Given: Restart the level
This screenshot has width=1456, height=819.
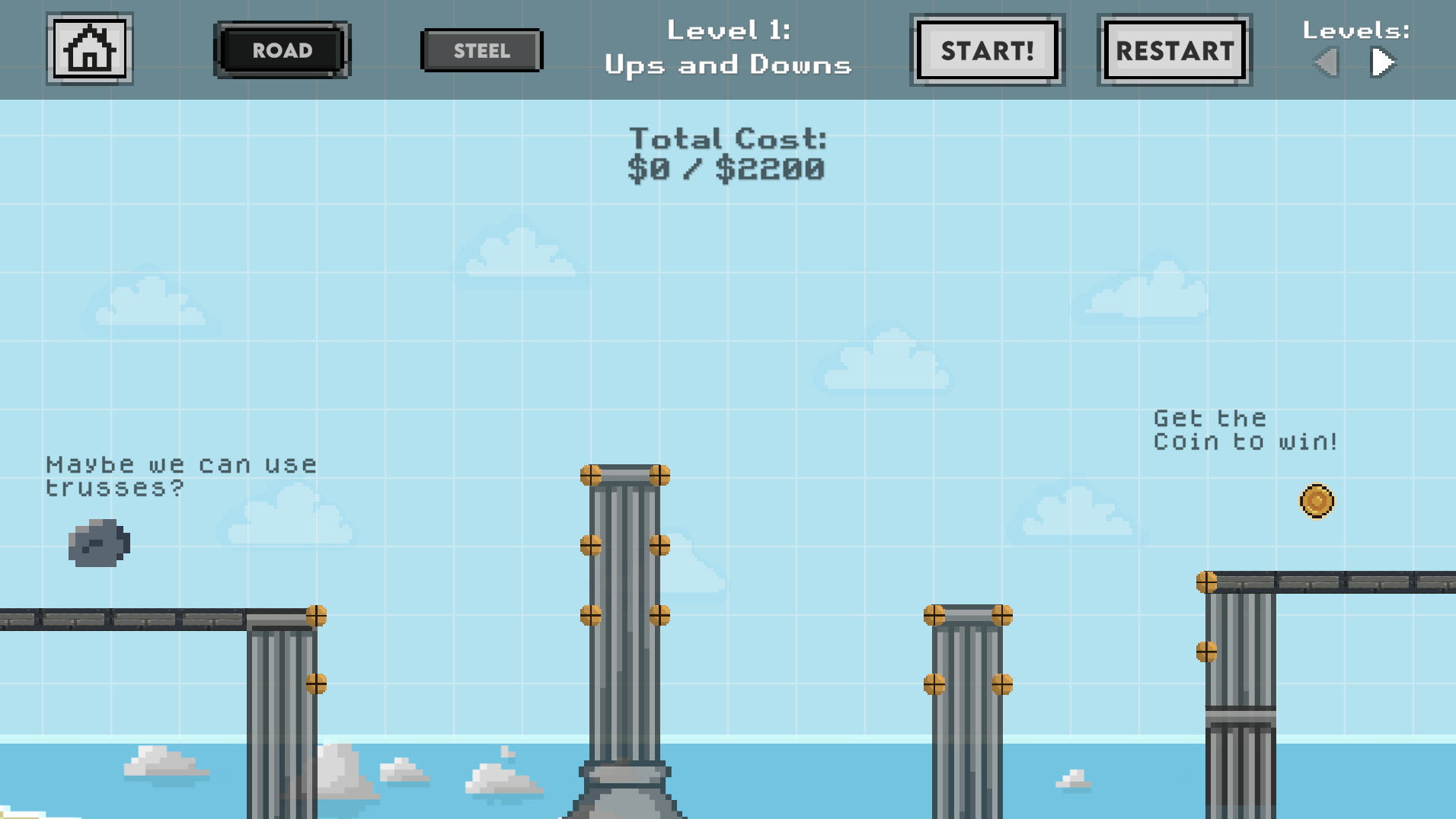Looking at the screenshot, I should pos(1174,50).
